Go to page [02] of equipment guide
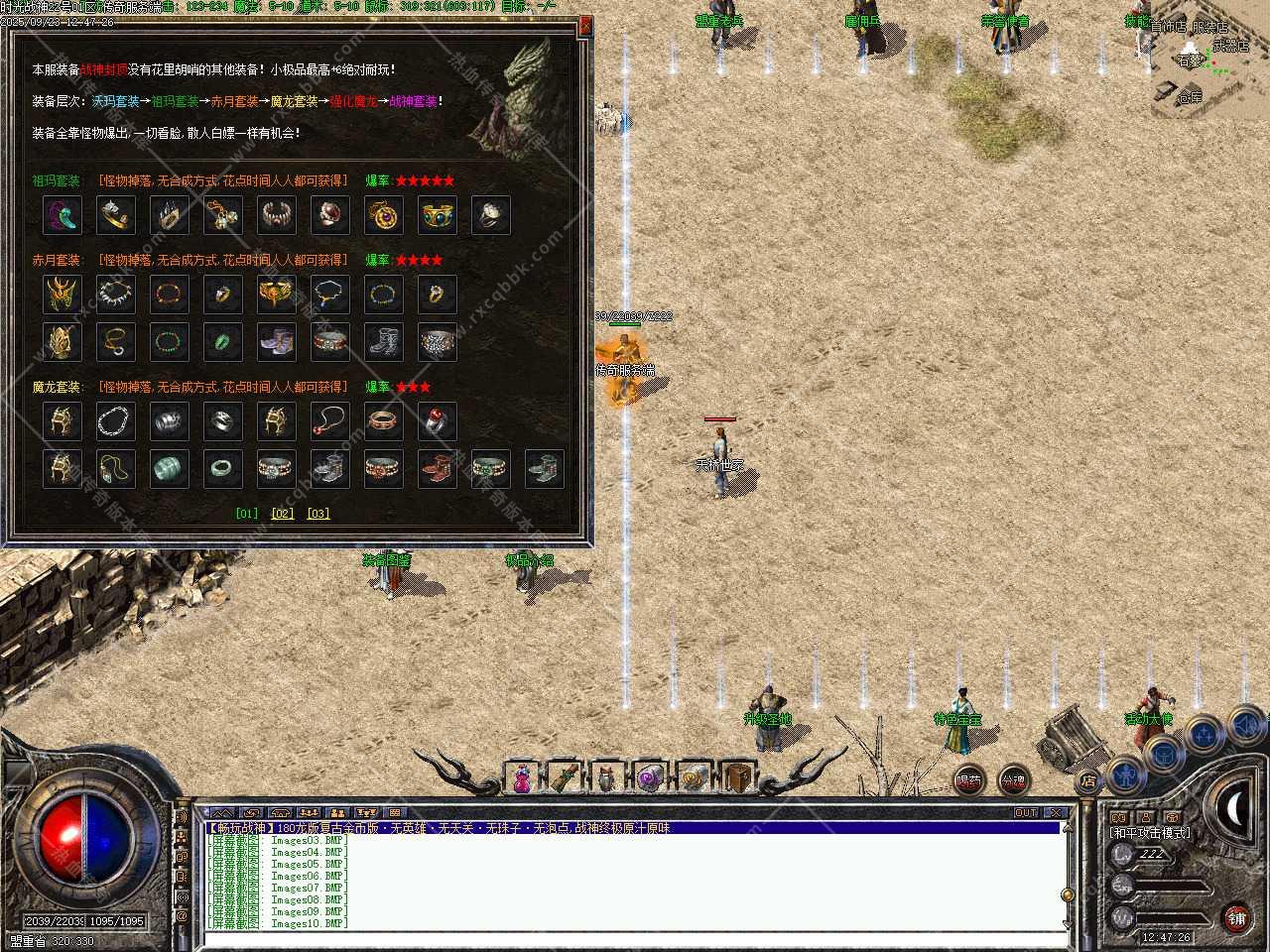Screen dimensions: 1270x952 coord(283,514)
